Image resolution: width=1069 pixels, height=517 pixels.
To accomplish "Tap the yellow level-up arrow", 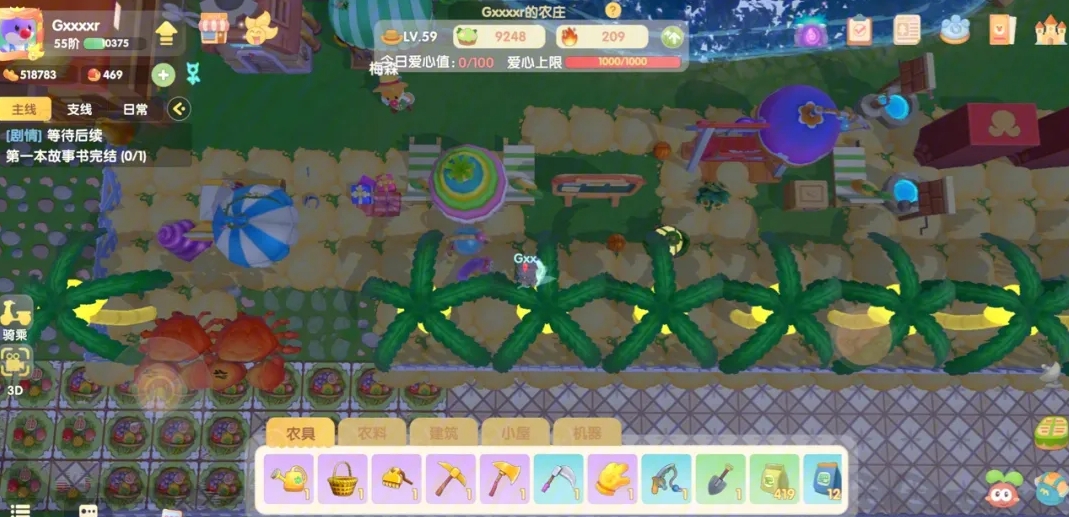I will (167, 34).
